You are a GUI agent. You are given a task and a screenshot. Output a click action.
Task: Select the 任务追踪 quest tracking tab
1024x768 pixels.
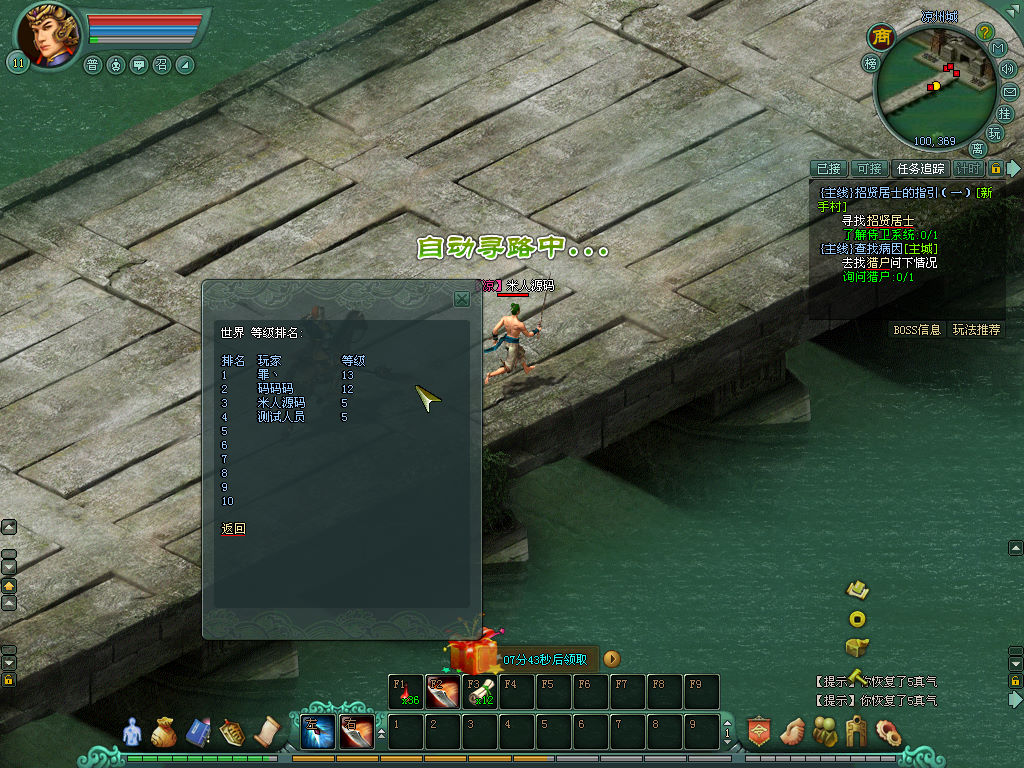point(920,169)
